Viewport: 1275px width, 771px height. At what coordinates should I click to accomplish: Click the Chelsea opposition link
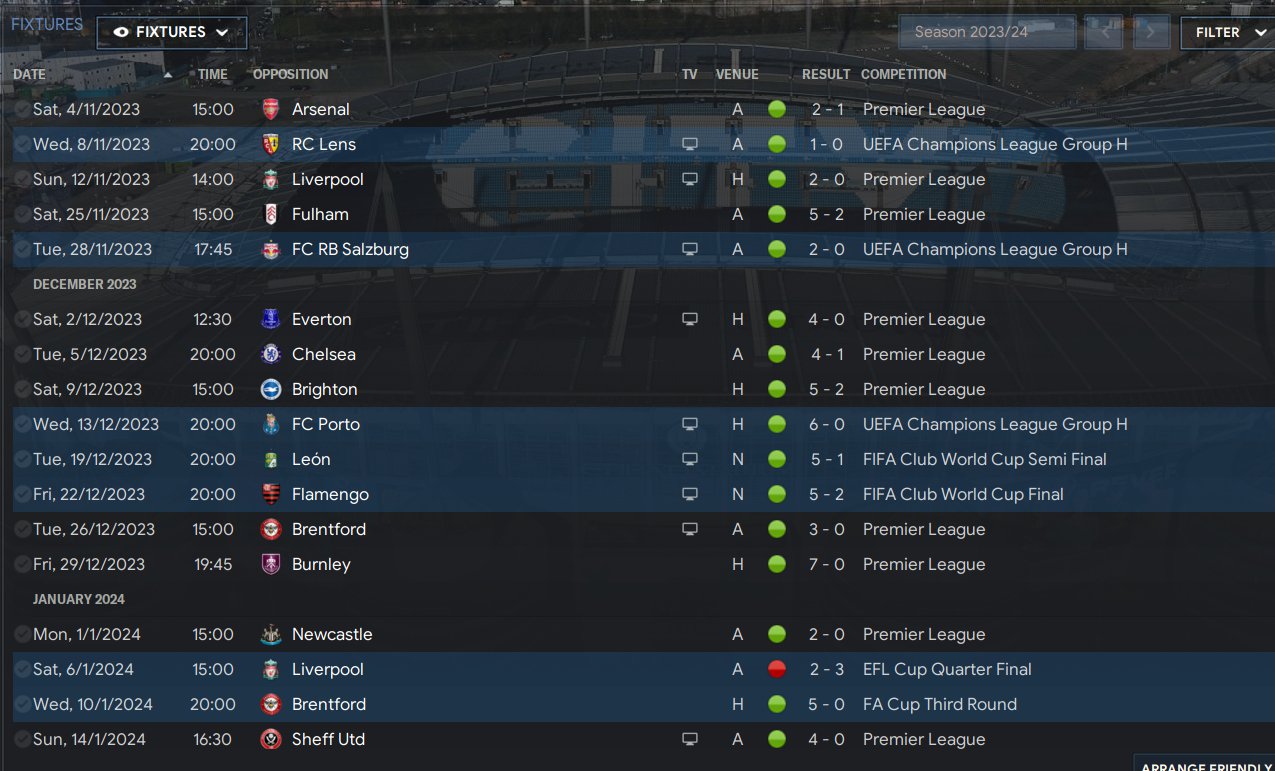pos(323,354)
